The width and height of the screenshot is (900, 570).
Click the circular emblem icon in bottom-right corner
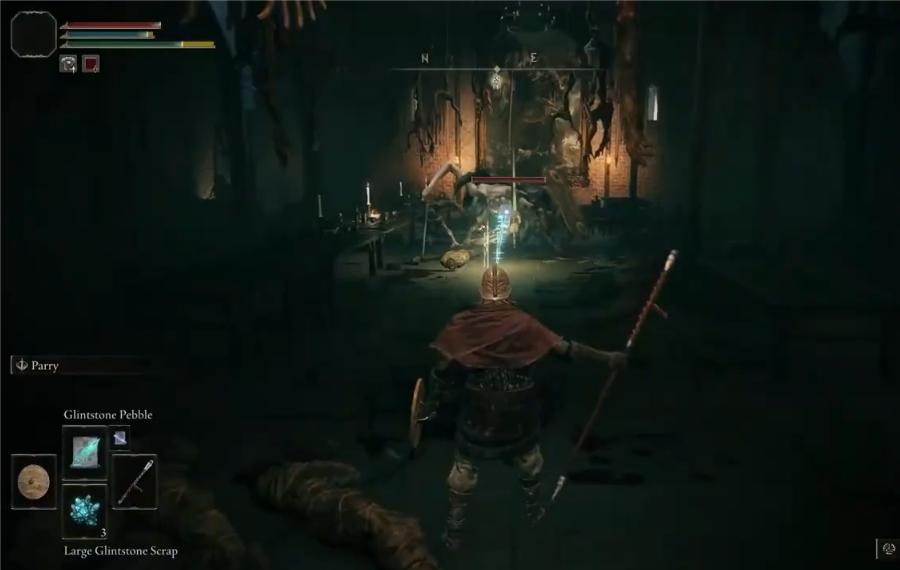889,548
